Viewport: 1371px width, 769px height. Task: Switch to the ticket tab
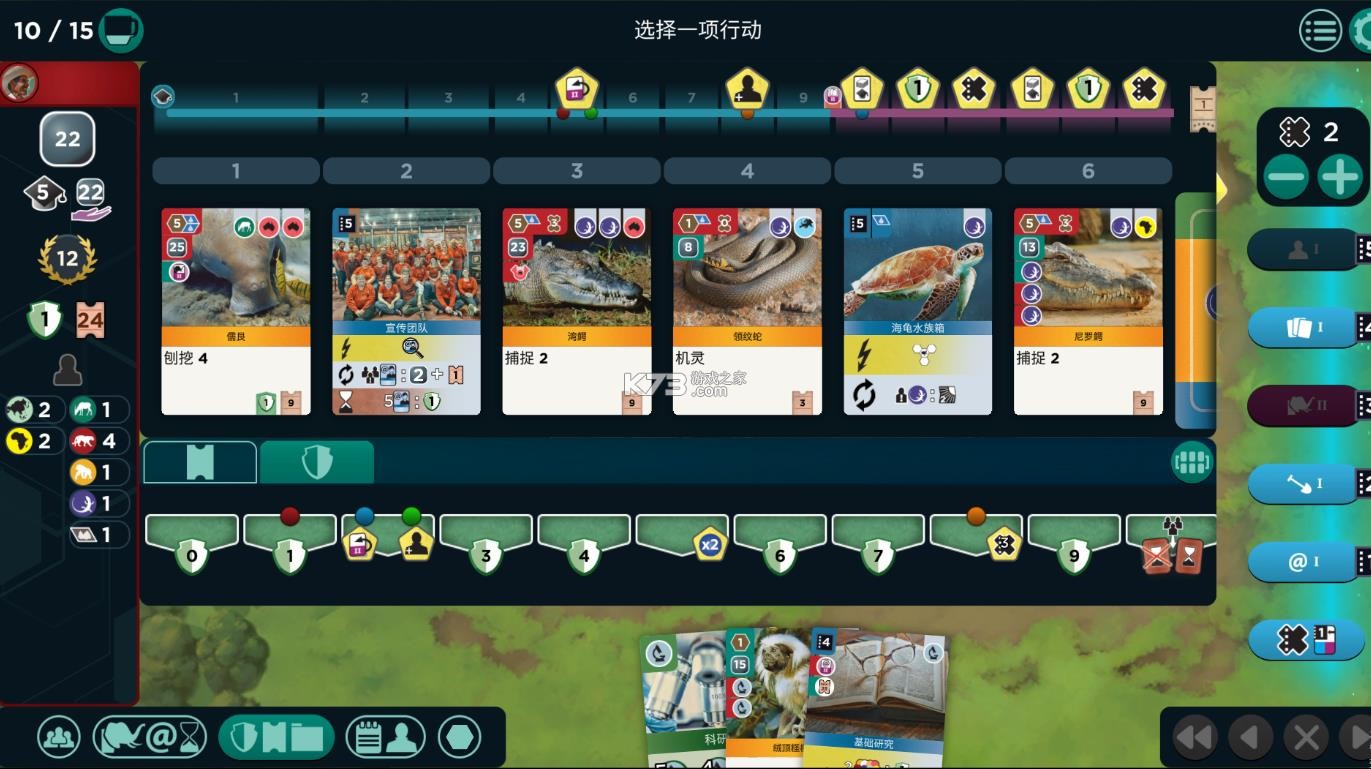coord(199,461)
